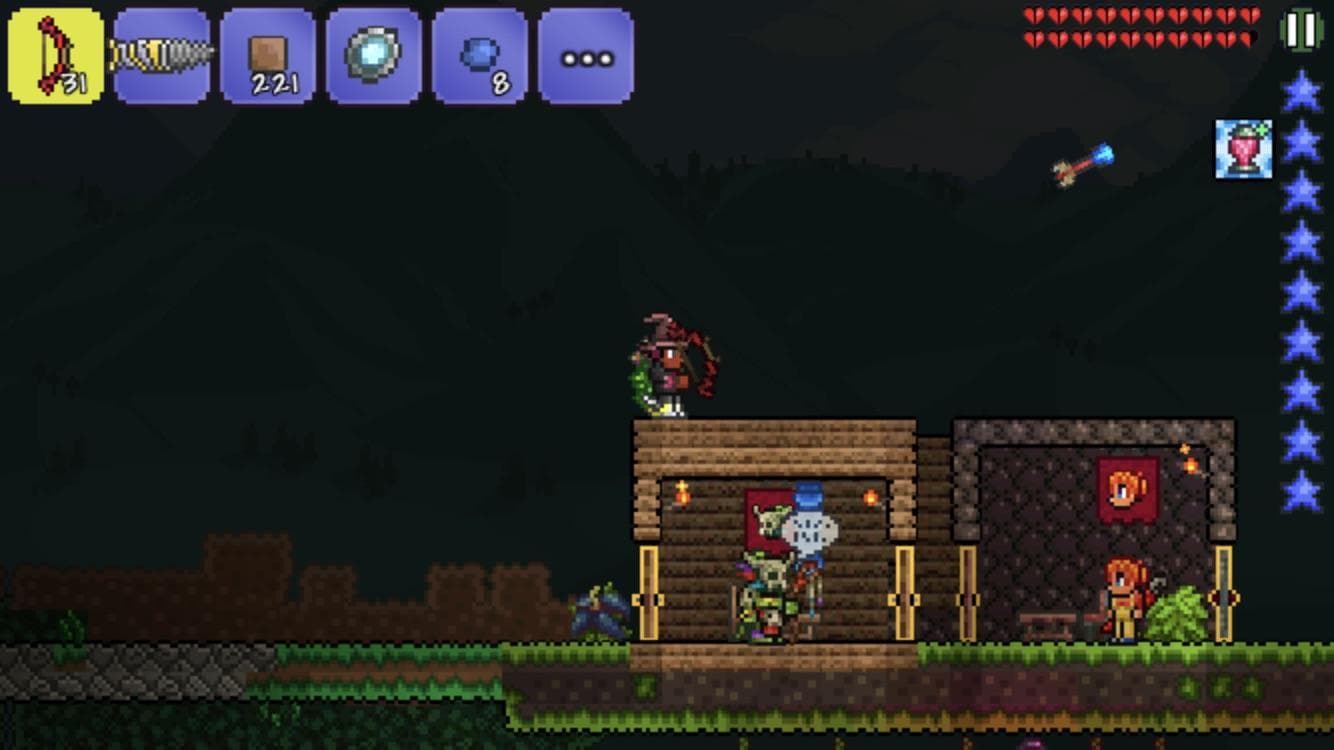This screenshot has height=750, width=1334.
Task: Select the glowing orb item in the hotbar
Action: point(373,52)
